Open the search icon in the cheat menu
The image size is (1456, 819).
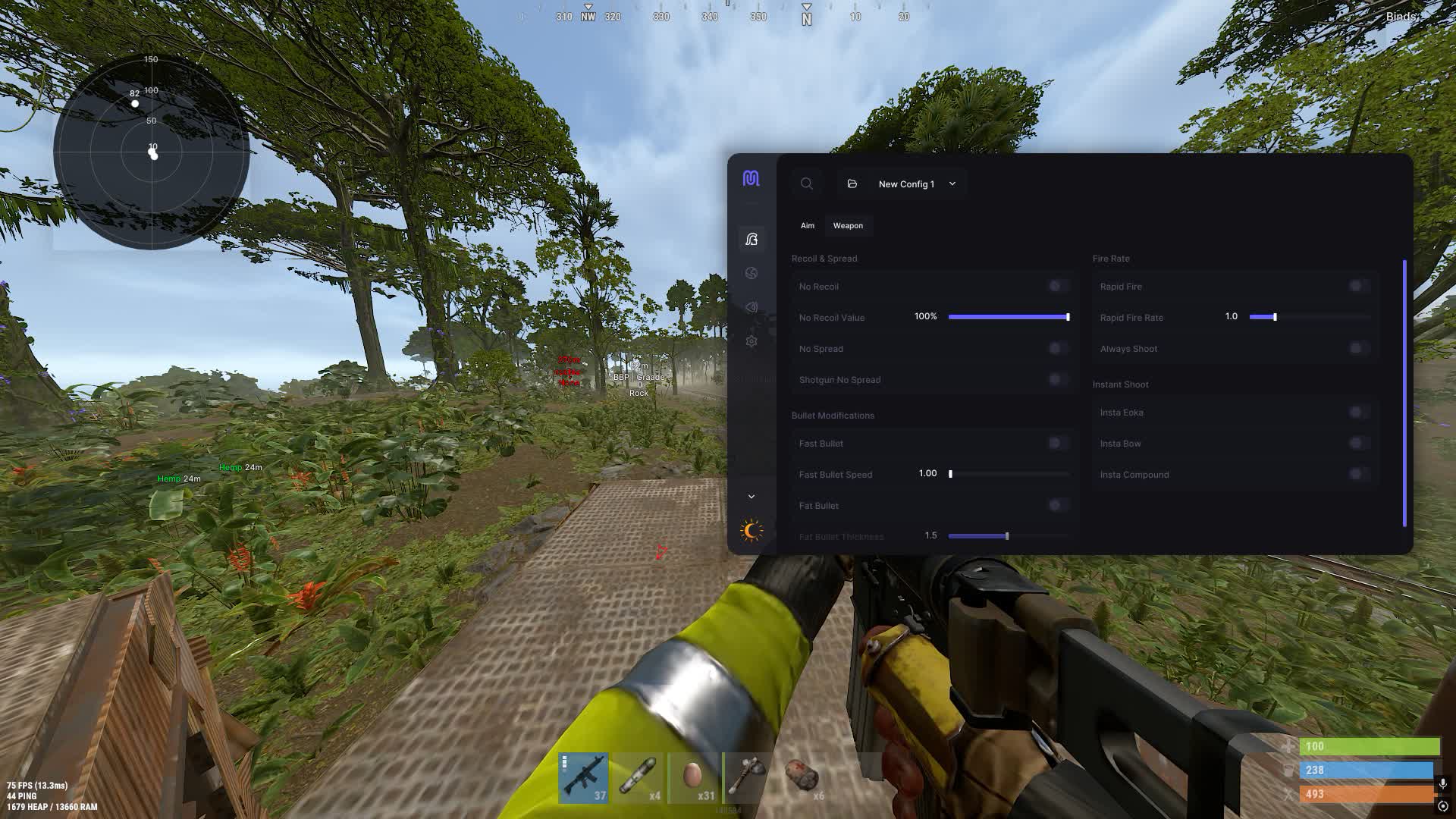tap(806, 183)
